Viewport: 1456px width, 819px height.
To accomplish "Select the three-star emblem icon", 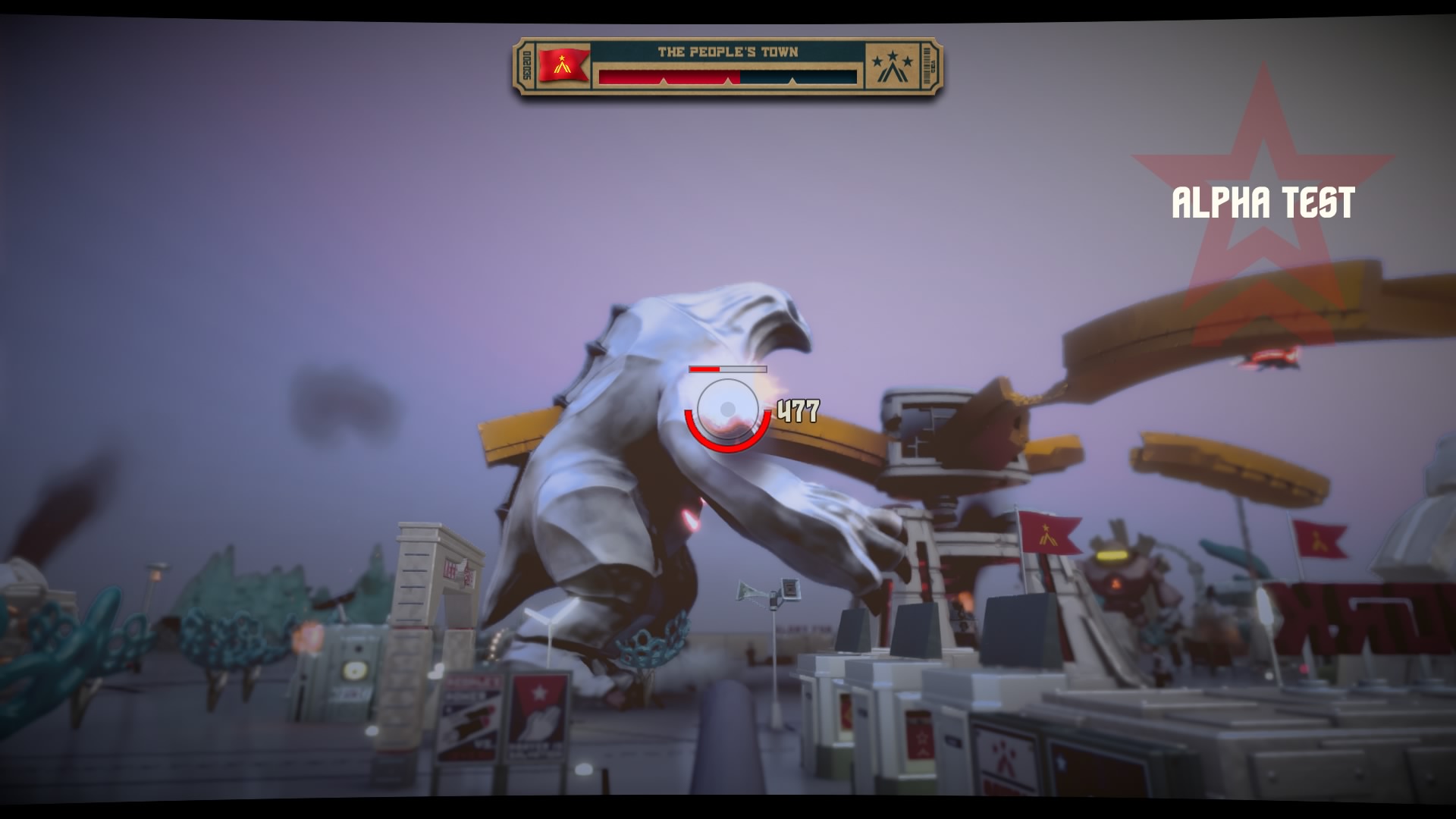I will [892, 67].
